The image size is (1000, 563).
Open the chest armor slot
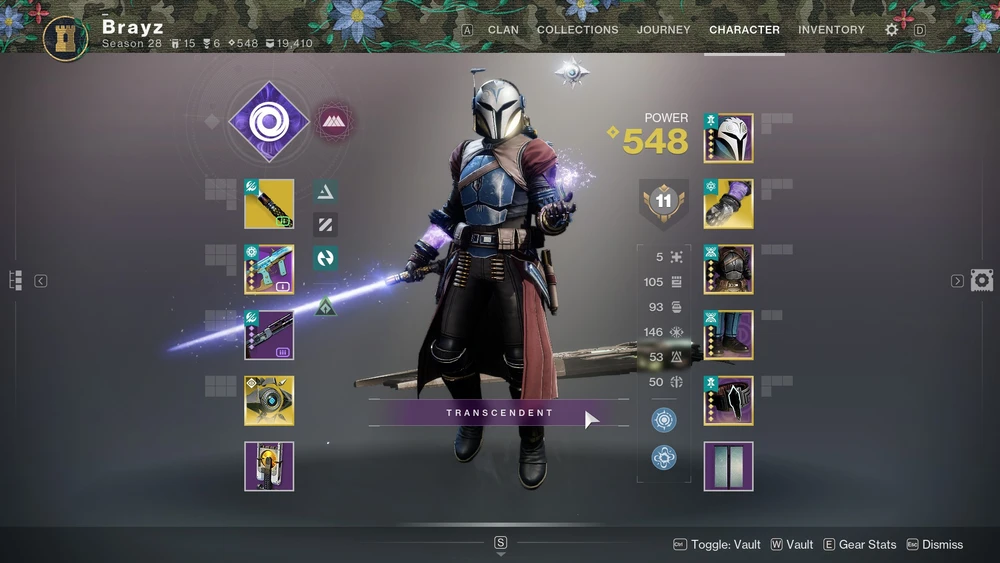point(729,269)
